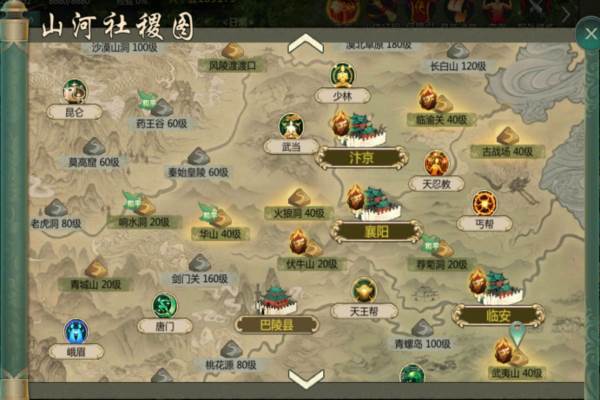Select the 峨眉 sect marker
This screenshot has height=400, width=600.
76,334
